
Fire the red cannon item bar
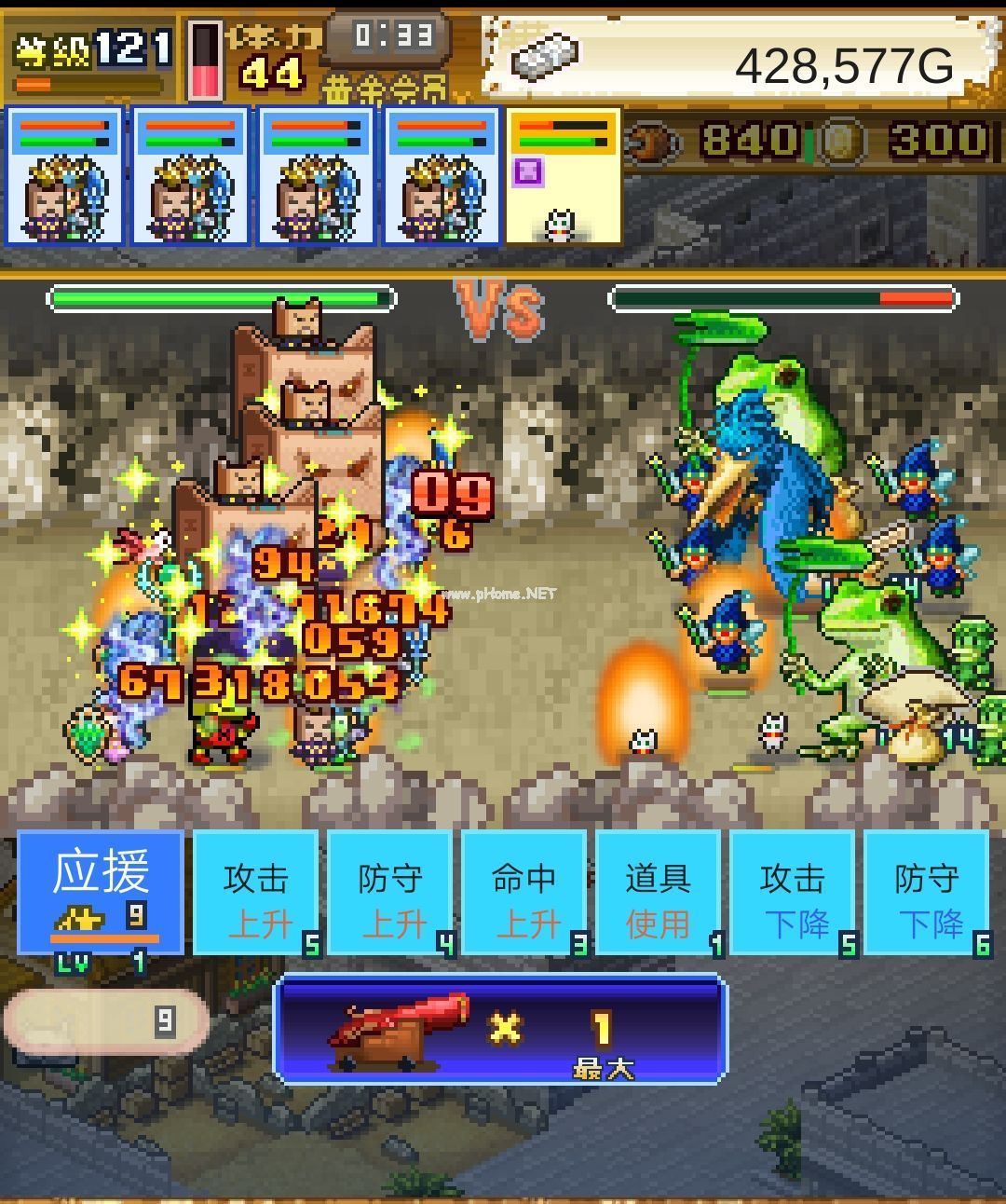click(500, 1031)
